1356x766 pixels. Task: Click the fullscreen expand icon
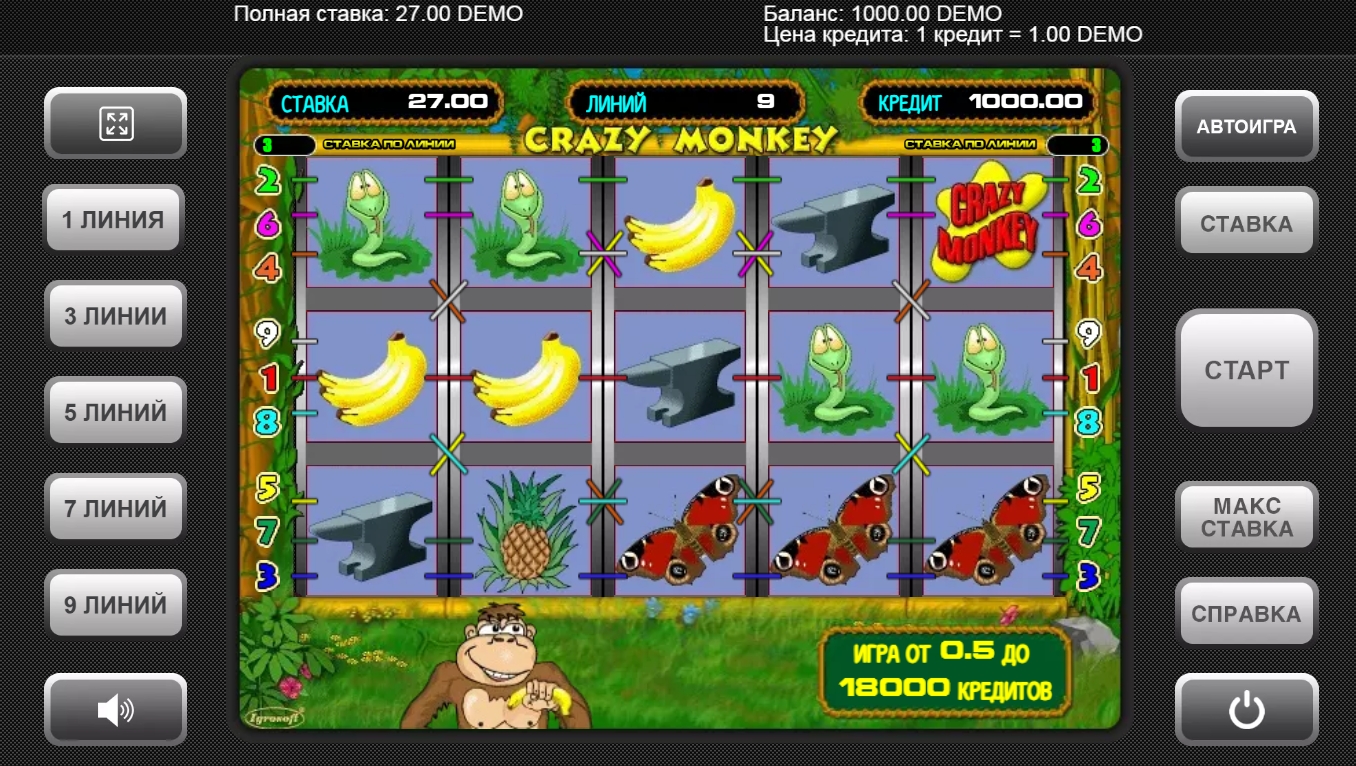[x=115, y=123]
